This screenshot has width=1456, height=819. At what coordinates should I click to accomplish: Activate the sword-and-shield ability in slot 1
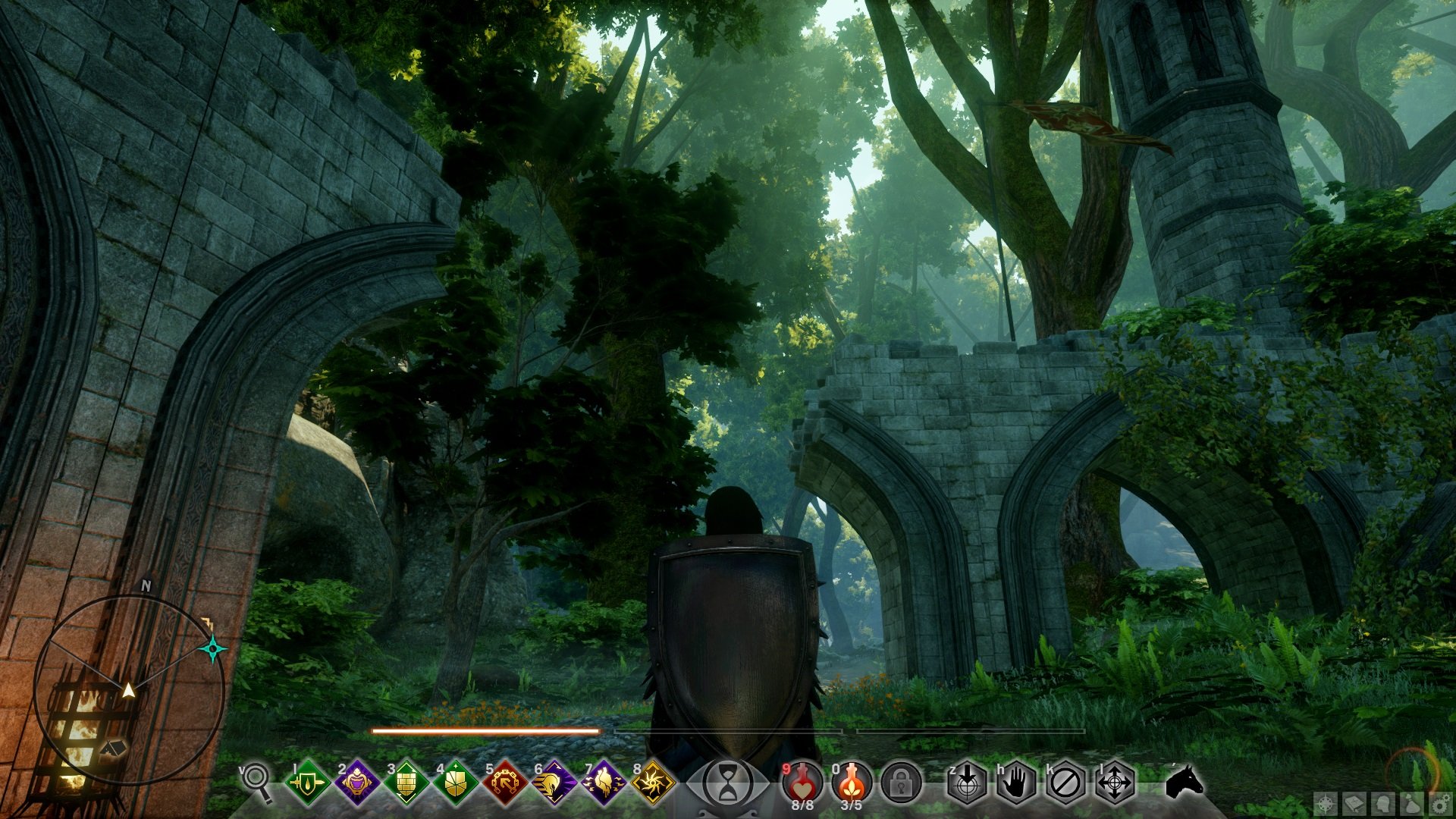coord(307,782)
